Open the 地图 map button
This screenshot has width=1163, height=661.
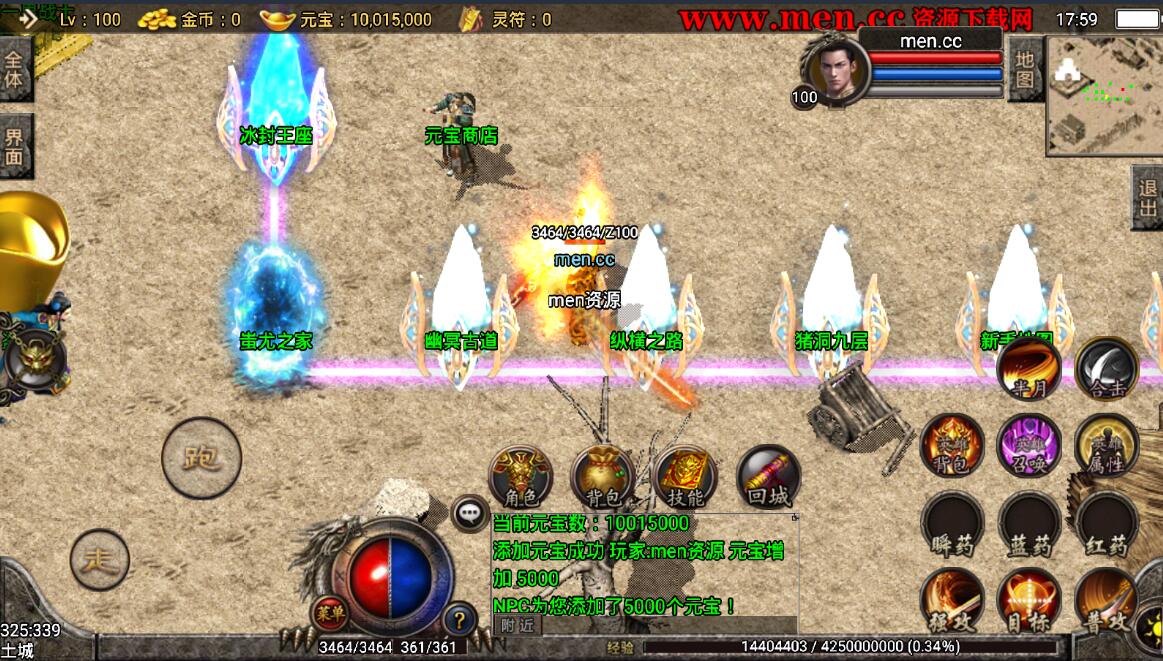click(x=1024, y=70)
